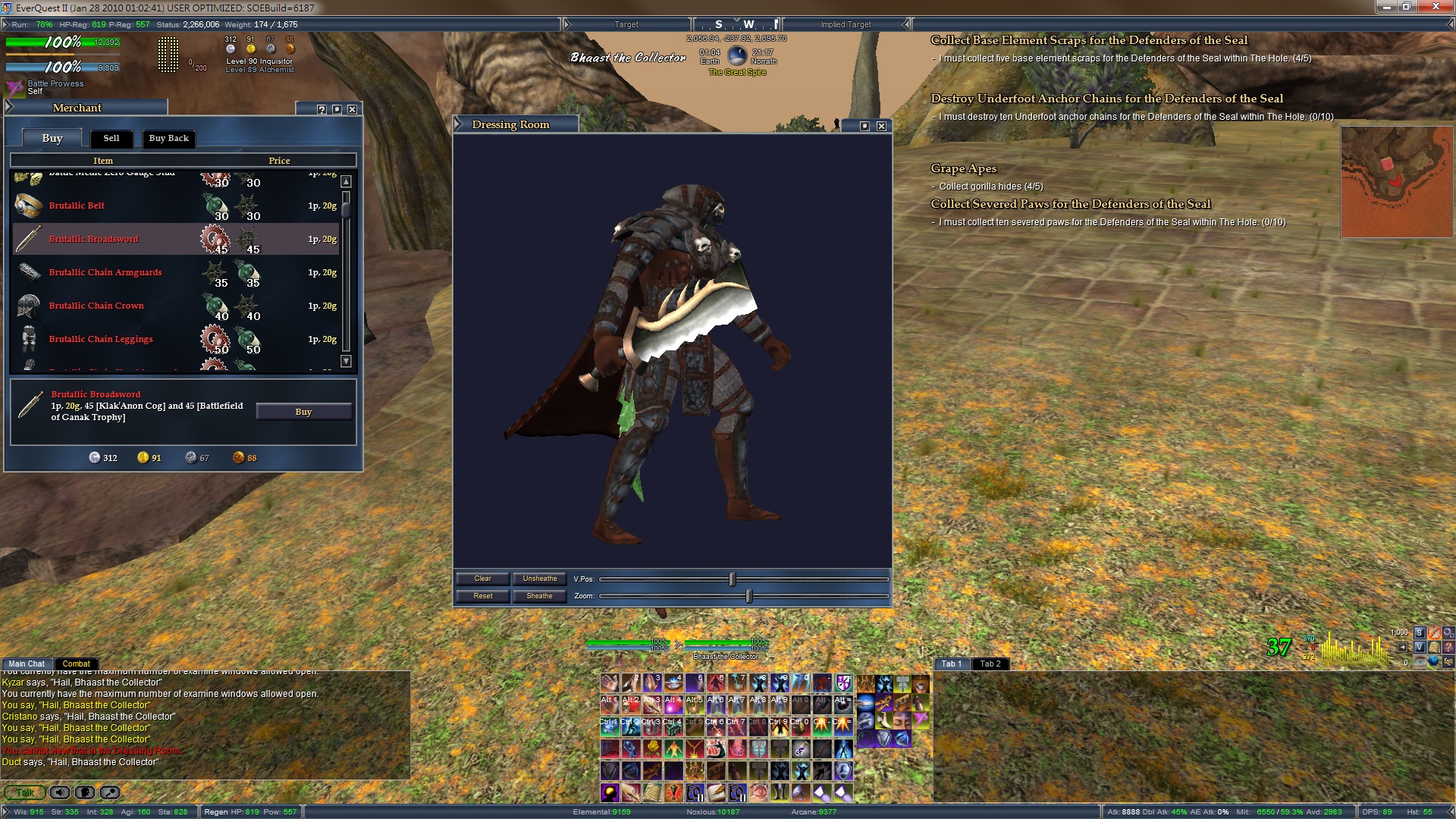Viewport: 1456px width, 819px height.
Task: Adjust the V.Pos slider handle
Action: (732, 579)
